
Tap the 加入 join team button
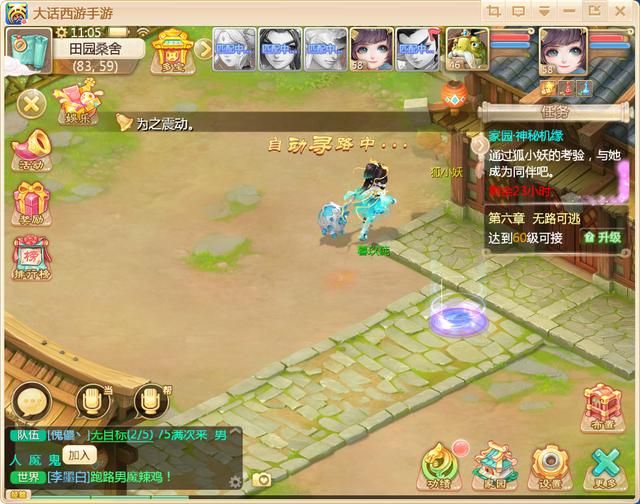click(x=82, y=454)
